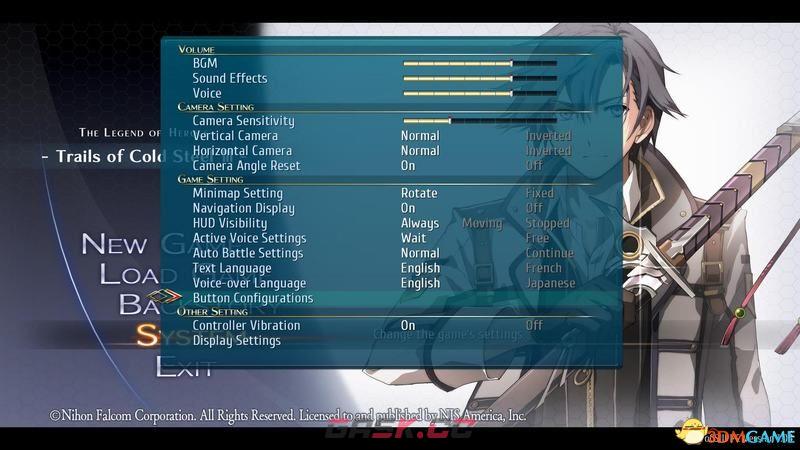Choose Free for Active Voice Settings
Image resolution: width=800 pixels, height=450 pixels.
[537, 238]
